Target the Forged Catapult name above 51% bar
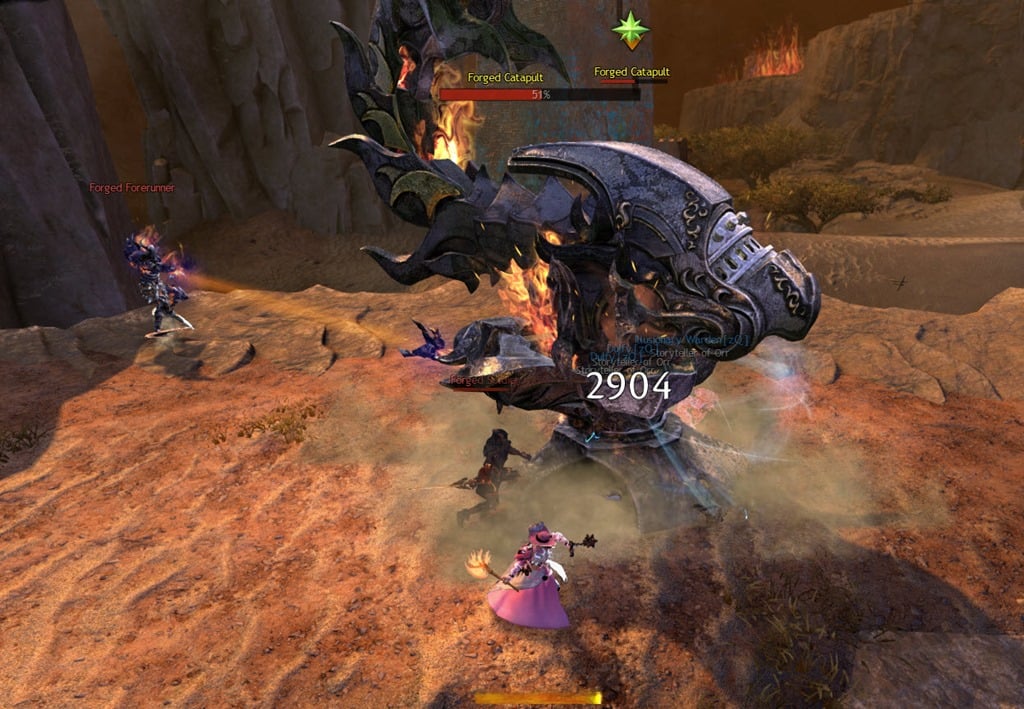The width and height of the screenshot is (1024, 709). pos(504,77)
